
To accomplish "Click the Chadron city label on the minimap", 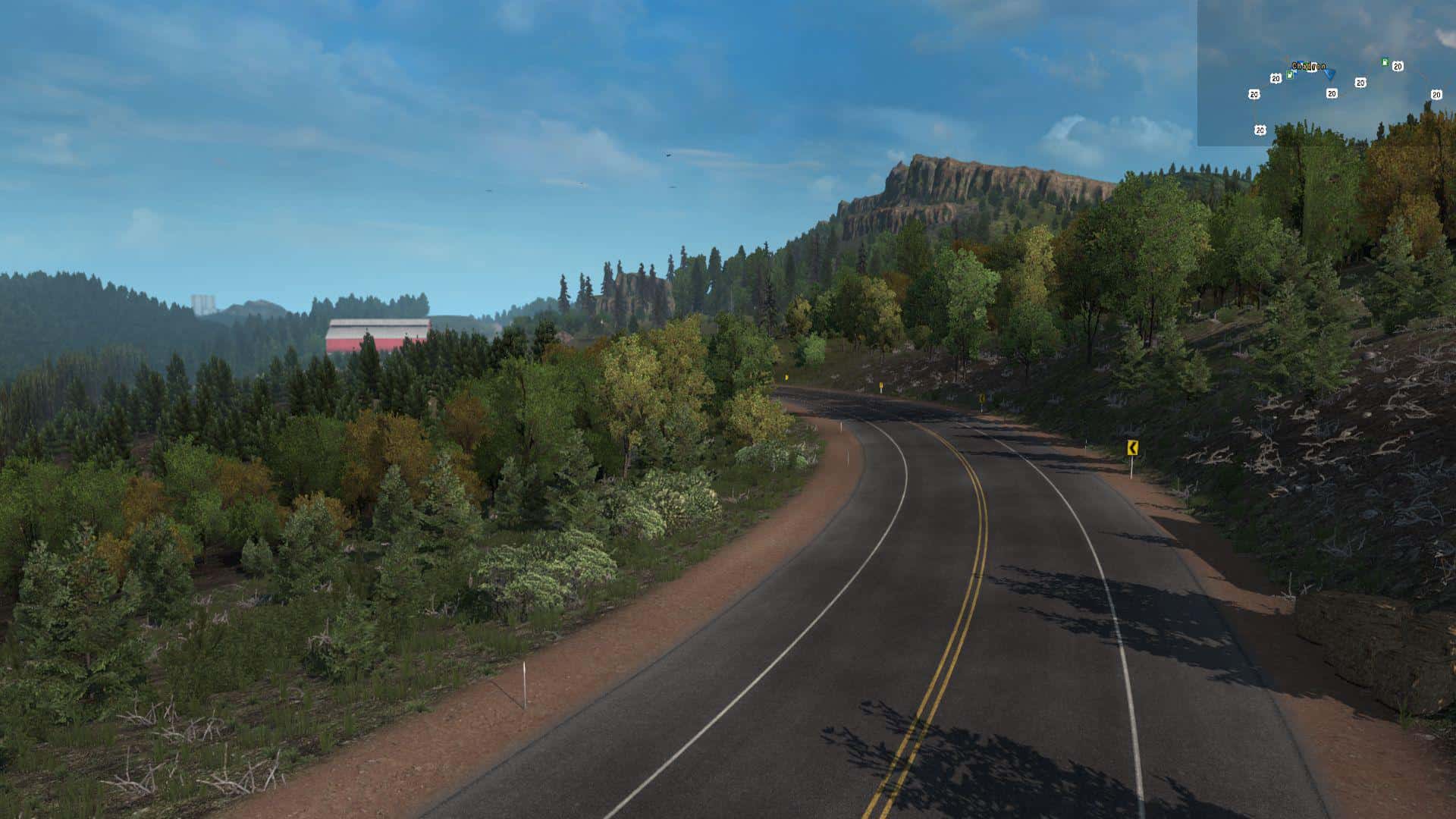I will (1308, 66).
